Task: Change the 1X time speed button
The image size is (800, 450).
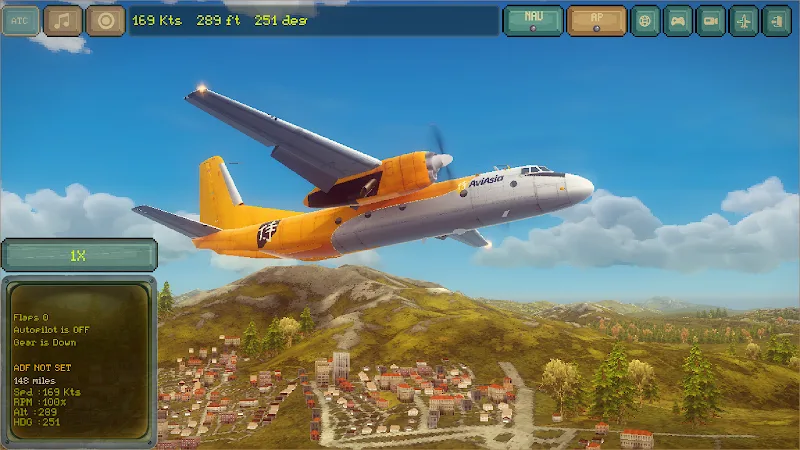Action: coord(78,256)
